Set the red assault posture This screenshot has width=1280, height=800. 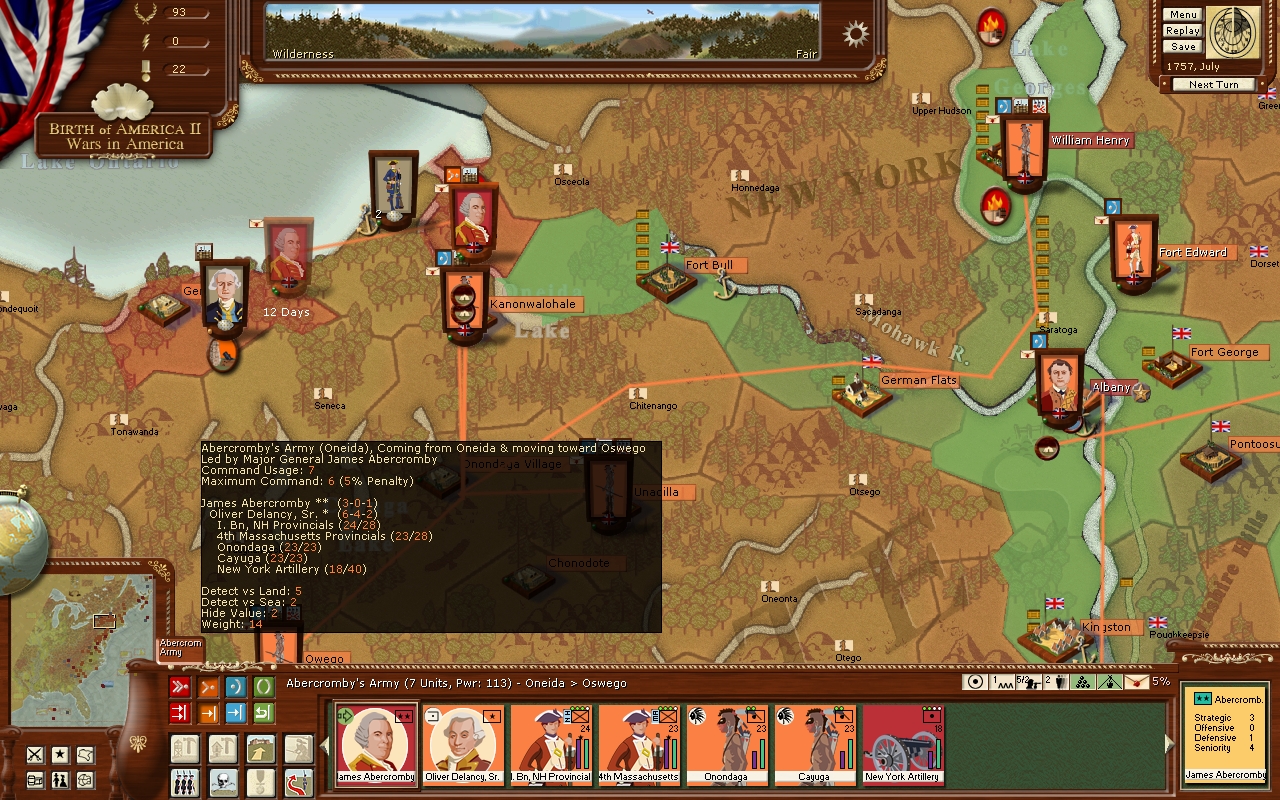click(x=180, y=687)
